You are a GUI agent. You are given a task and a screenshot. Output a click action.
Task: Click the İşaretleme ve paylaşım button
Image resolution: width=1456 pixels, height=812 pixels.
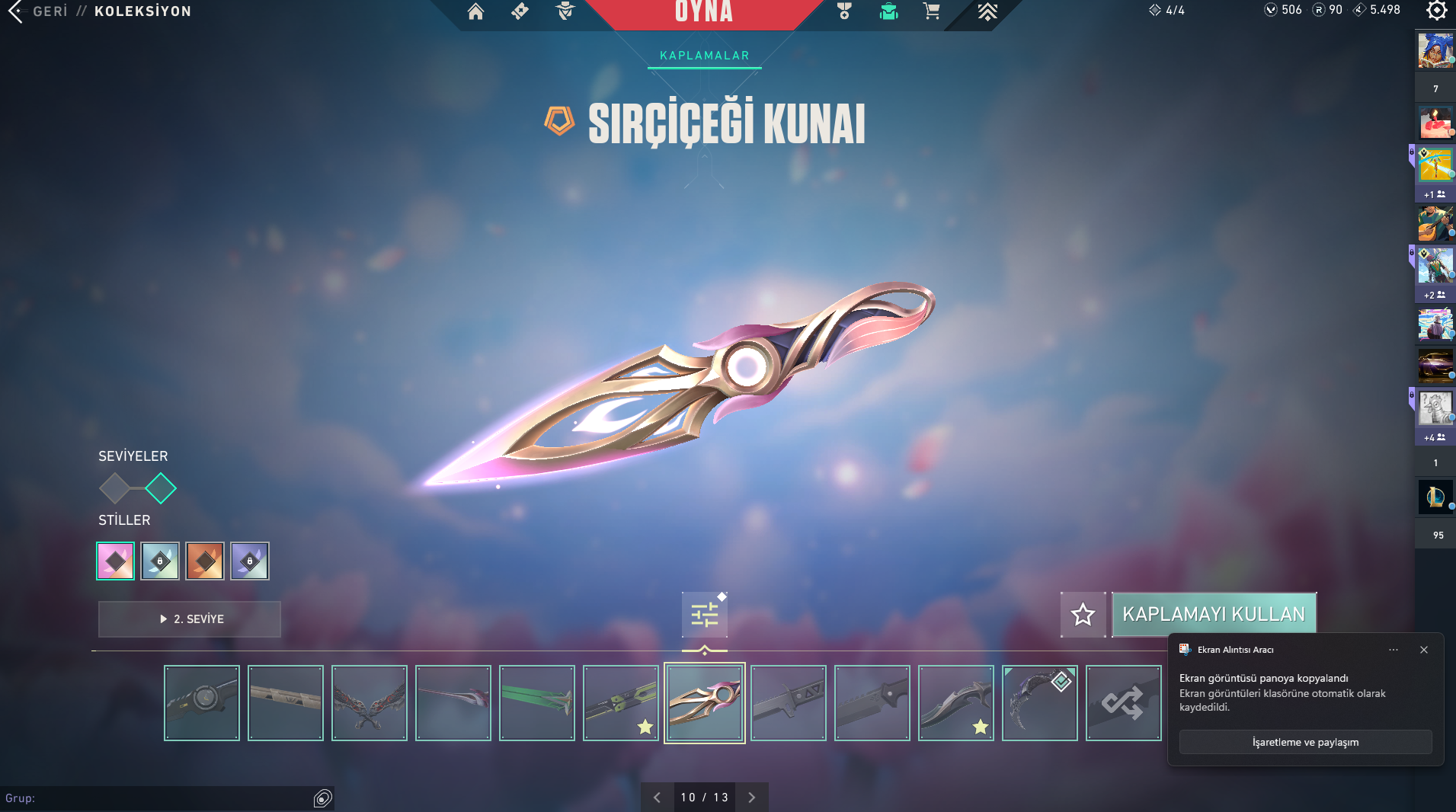pos(1305,742)
